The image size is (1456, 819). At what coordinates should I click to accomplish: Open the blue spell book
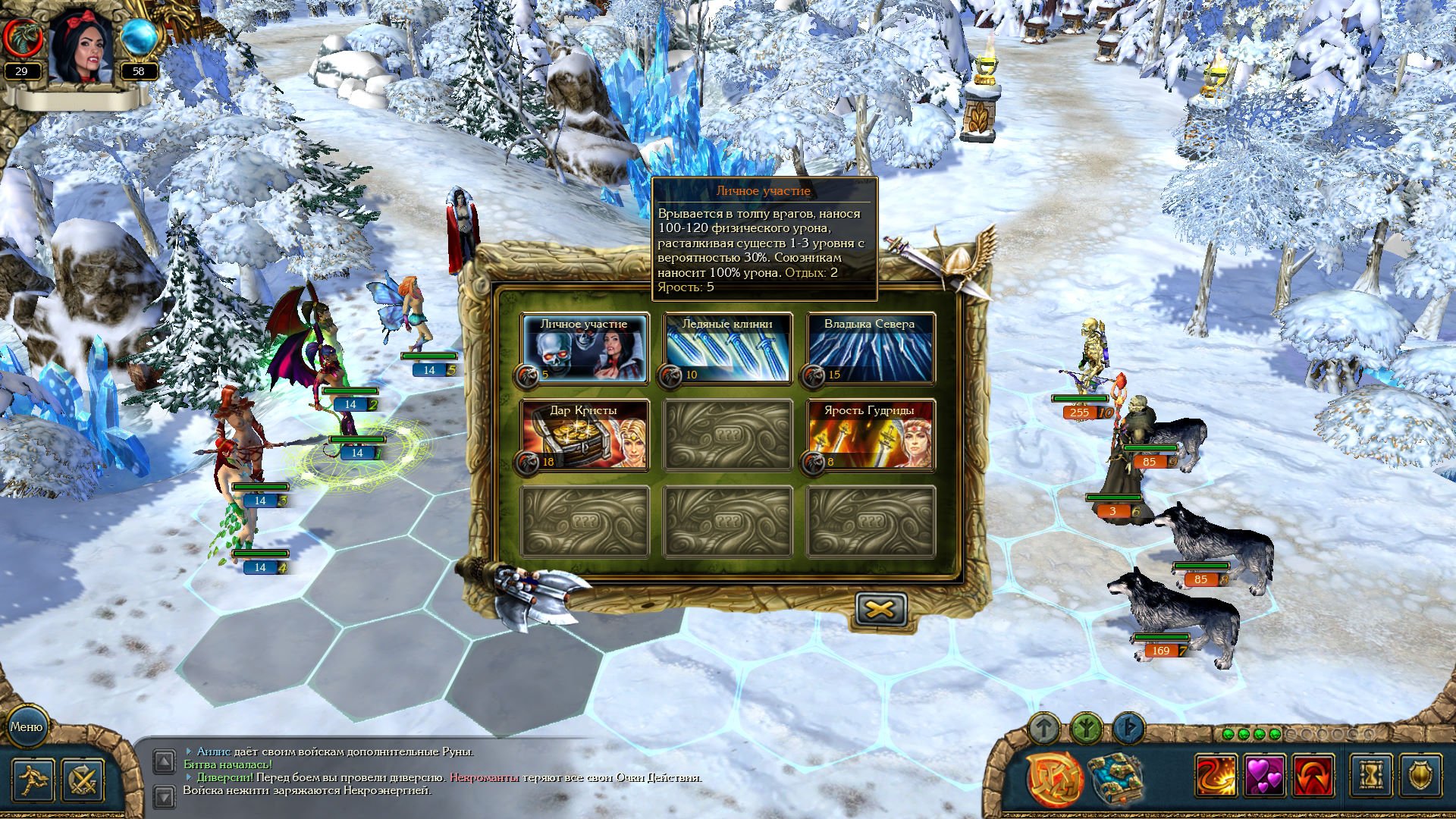[x=1115, y=777]
